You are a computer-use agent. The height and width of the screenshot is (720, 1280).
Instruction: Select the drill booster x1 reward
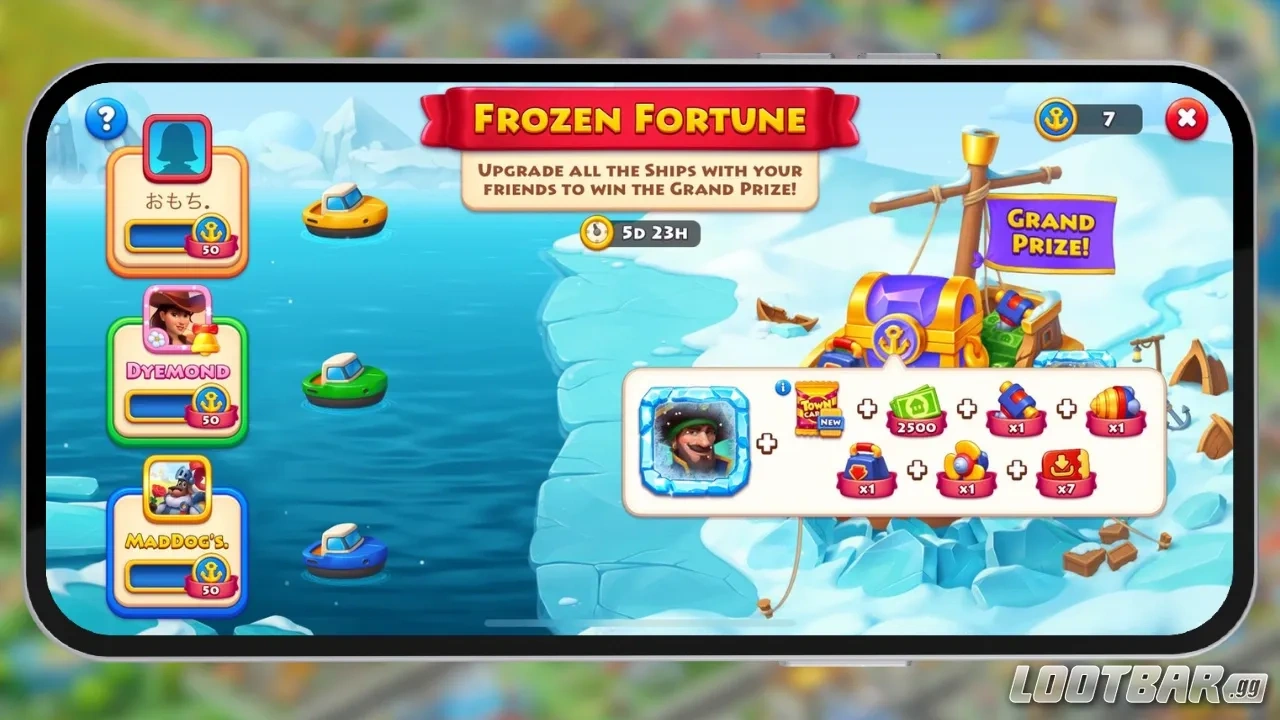click(1116, 412)
